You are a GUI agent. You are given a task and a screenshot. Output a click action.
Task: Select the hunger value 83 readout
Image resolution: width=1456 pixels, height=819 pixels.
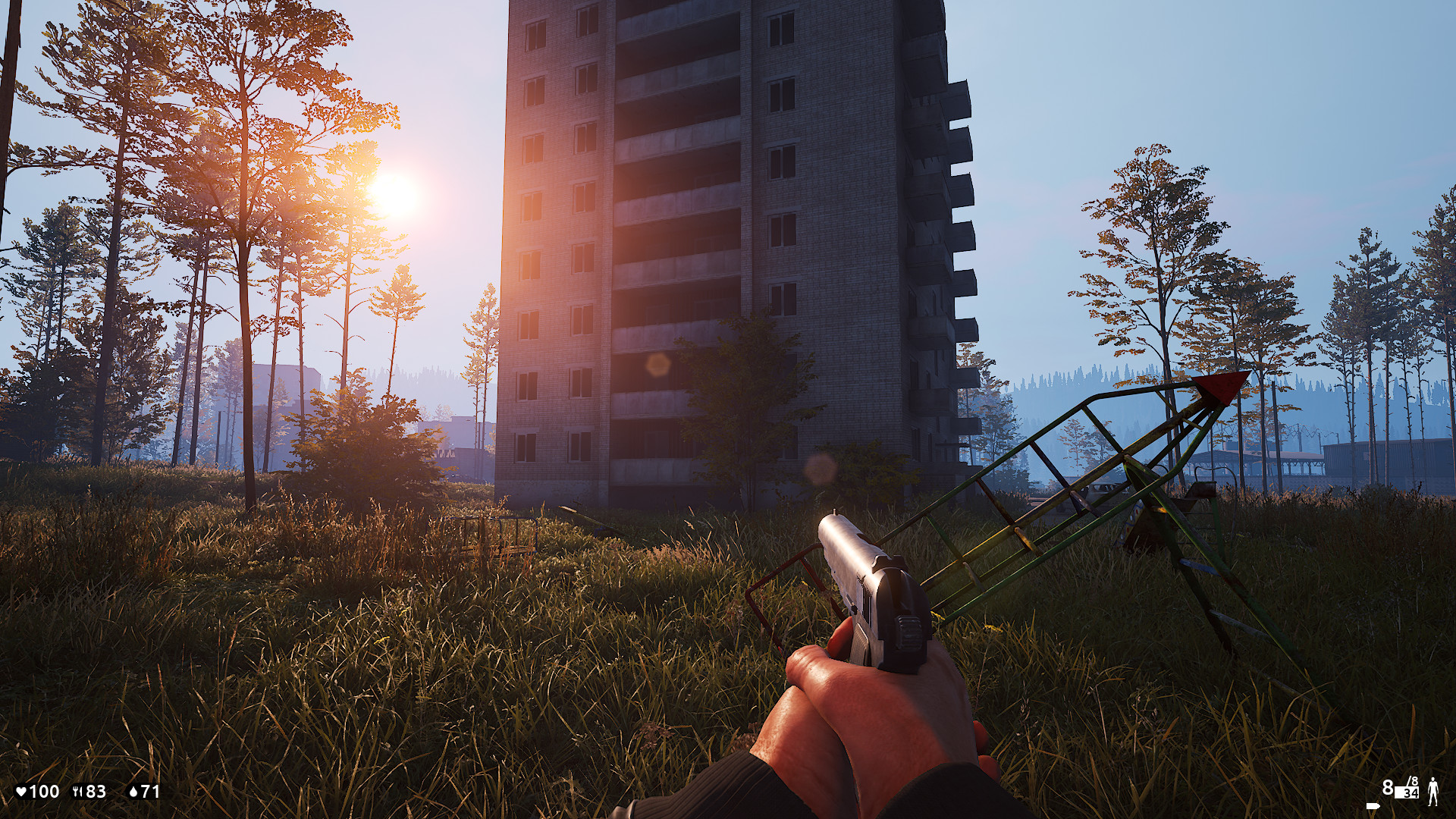coord(95,792)
